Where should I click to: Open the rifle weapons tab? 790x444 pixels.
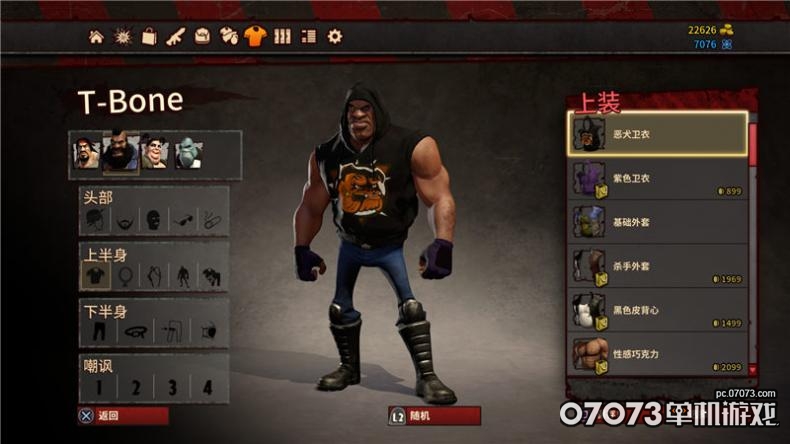pos(175,36)
